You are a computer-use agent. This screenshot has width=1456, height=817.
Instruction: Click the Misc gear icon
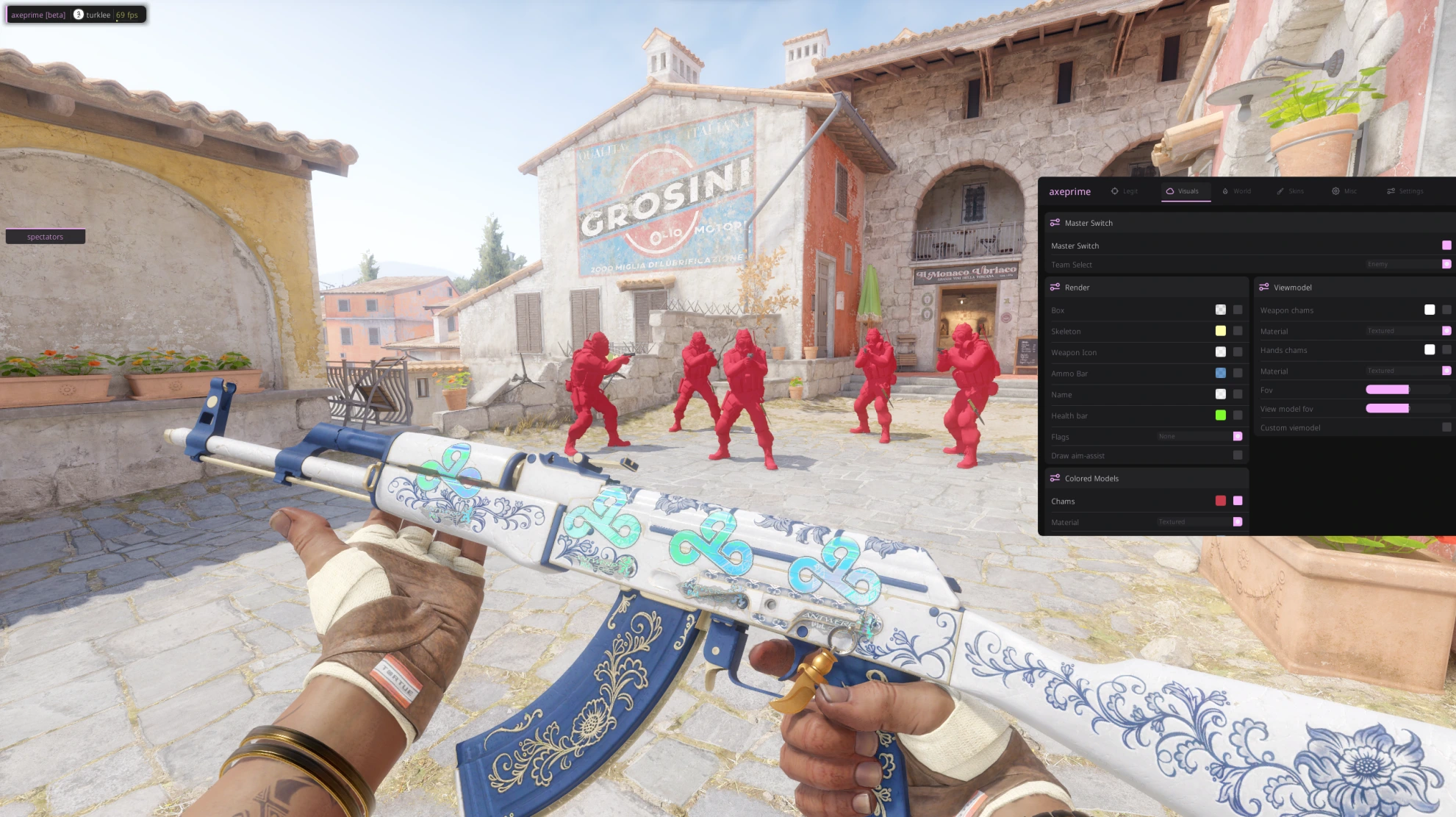(1335, 191)
